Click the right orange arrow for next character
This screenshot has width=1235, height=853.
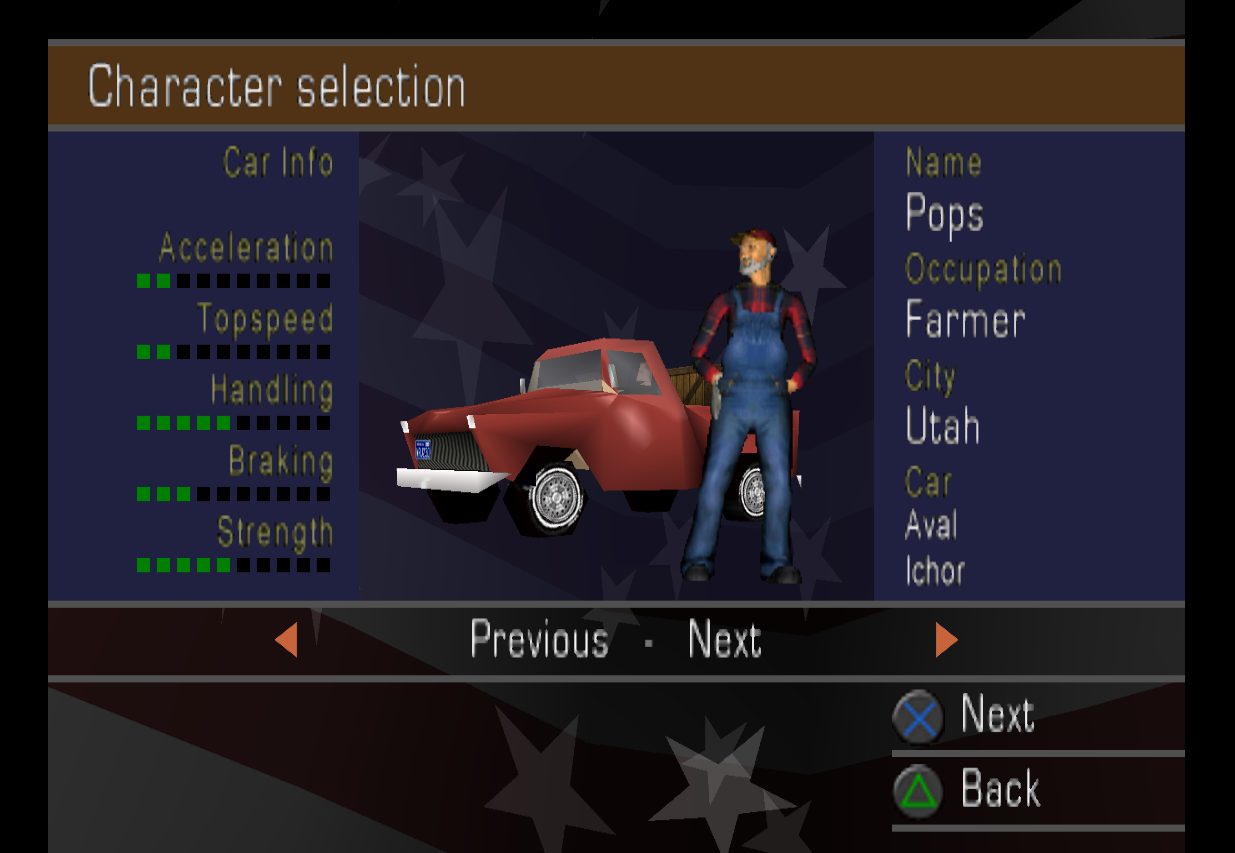click(946, 639)
